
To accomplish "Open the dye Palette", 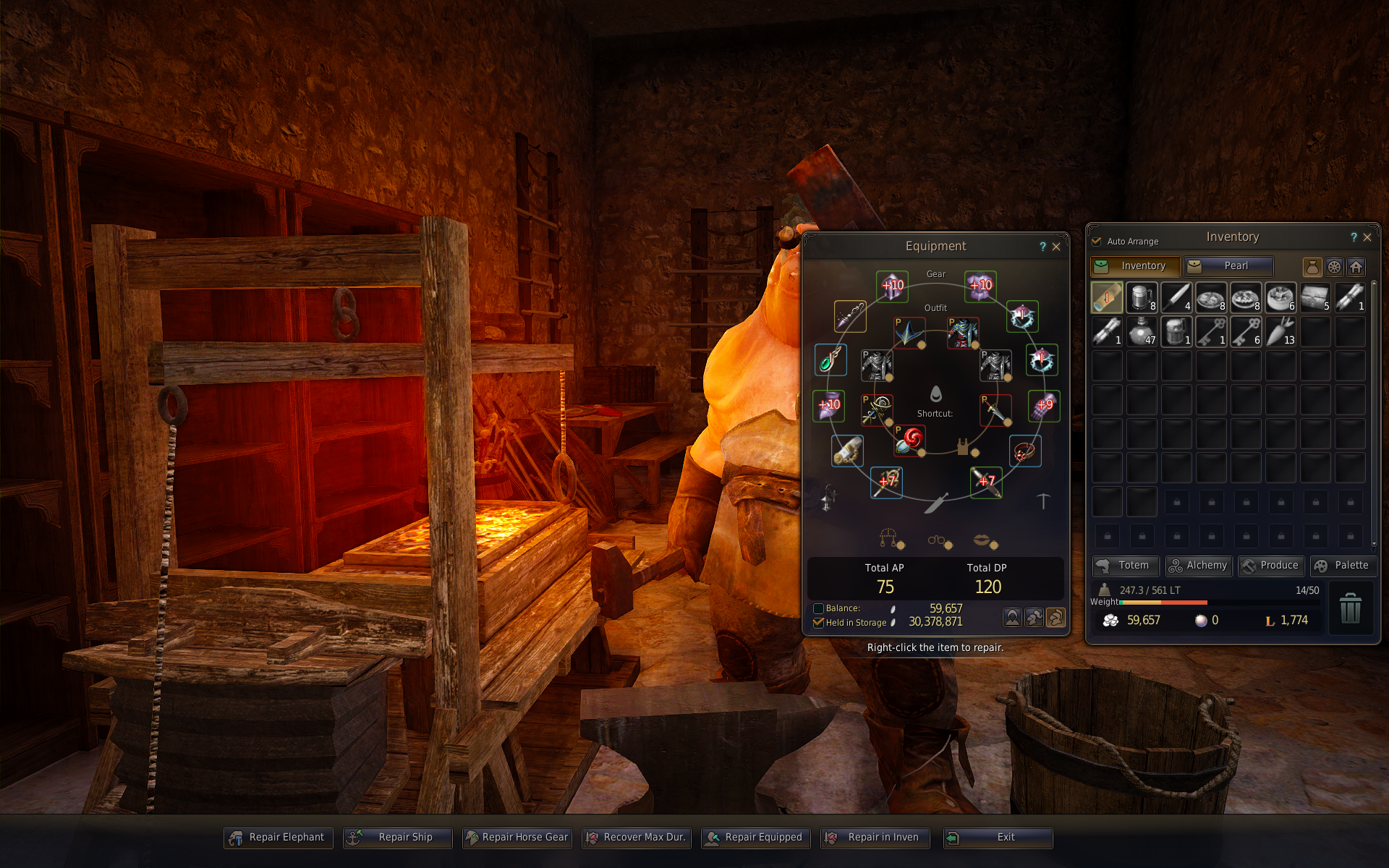I will click(x=1343, y=566).
